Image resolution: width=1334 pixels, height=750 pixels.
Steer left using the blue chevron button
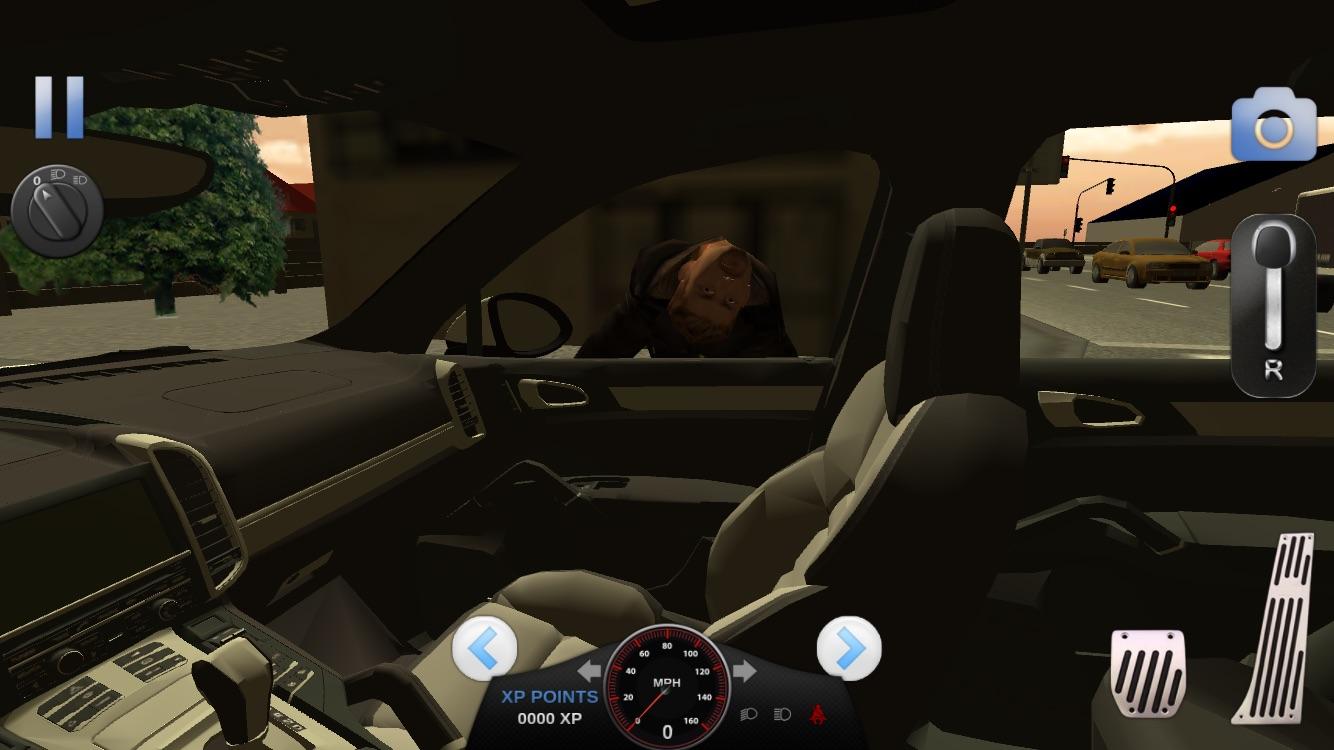pyautogui.click(x=485, y=650)
